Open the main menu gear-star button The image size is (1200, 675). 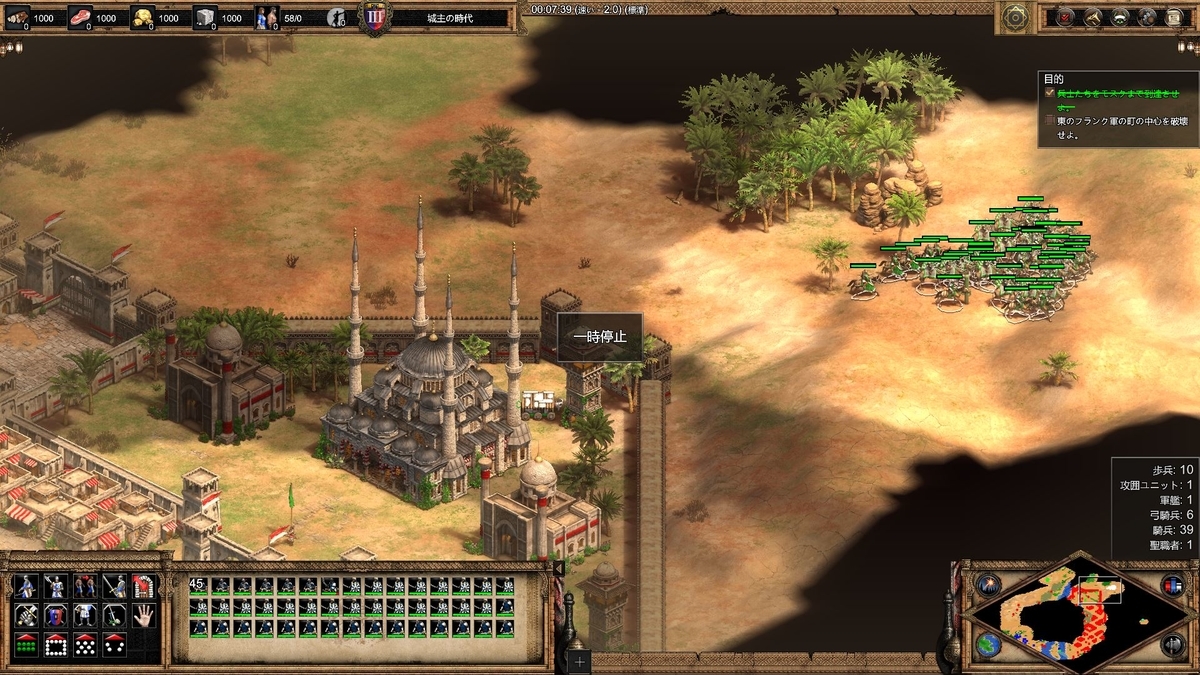coord(1017,16)
